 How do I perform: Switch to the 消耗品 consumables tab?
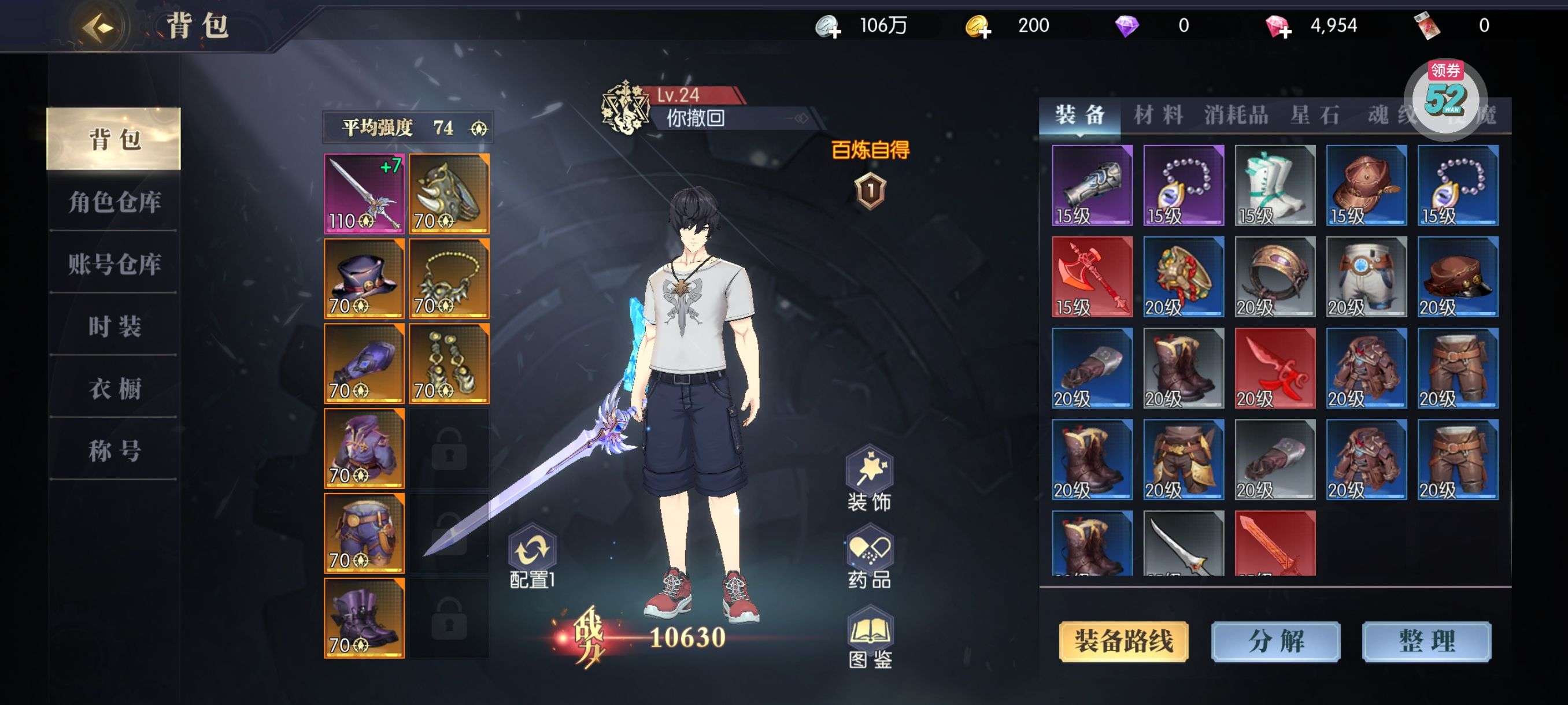[1236, 115]
